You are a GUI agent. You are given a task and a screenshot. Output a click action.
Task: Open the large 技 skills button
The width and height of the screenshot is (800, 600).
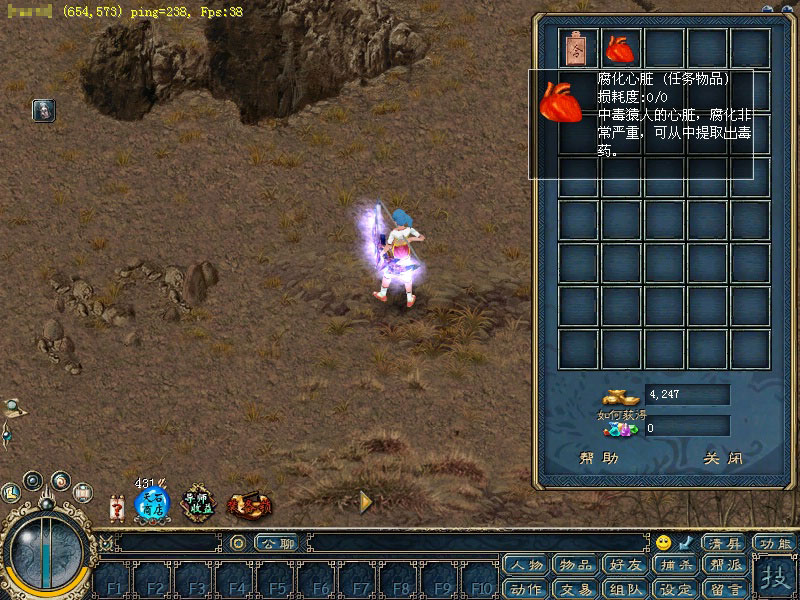(x=774, y=577)
